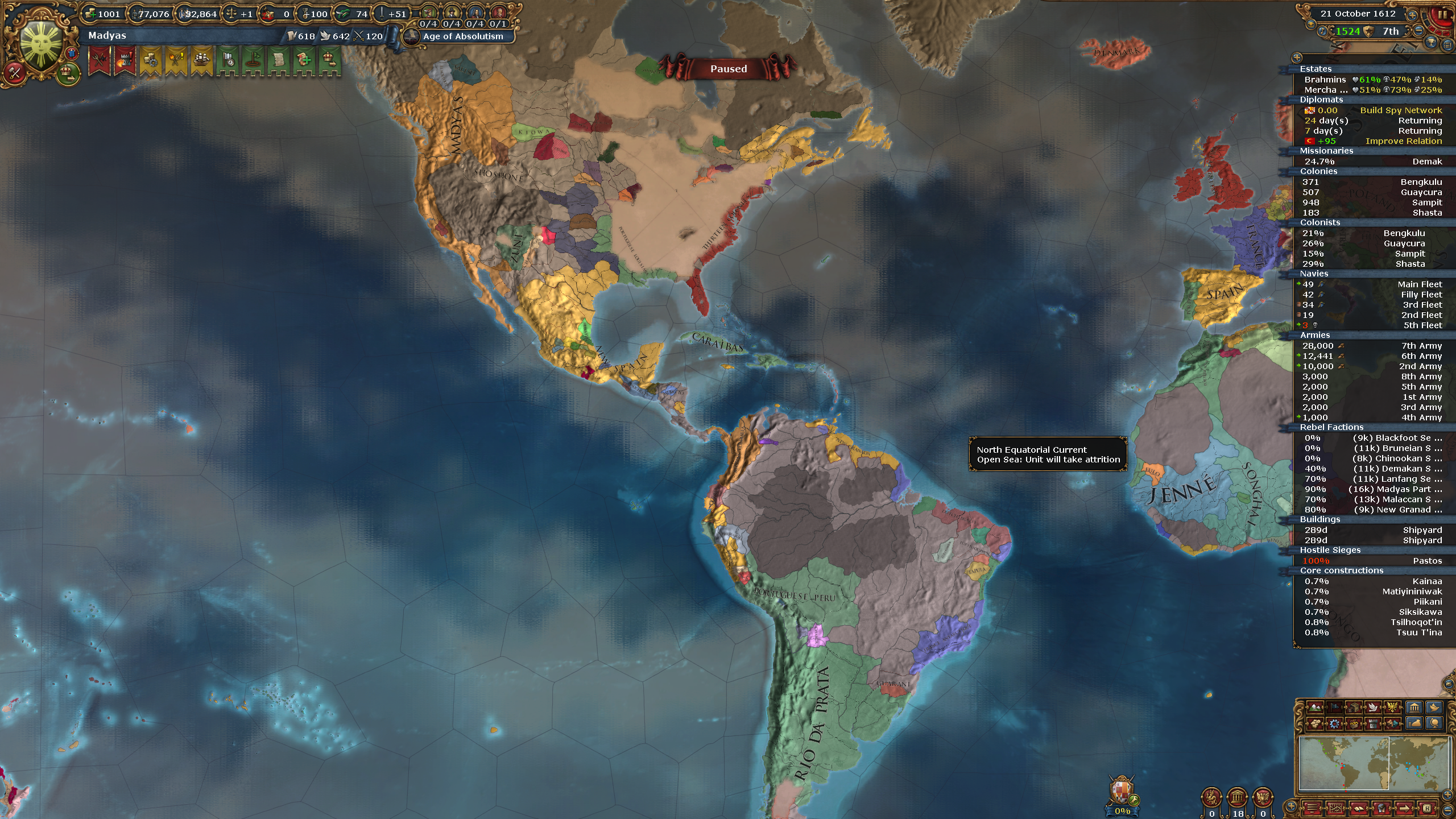Open the ledger icon below the minimap

(x=1335, y=810)
